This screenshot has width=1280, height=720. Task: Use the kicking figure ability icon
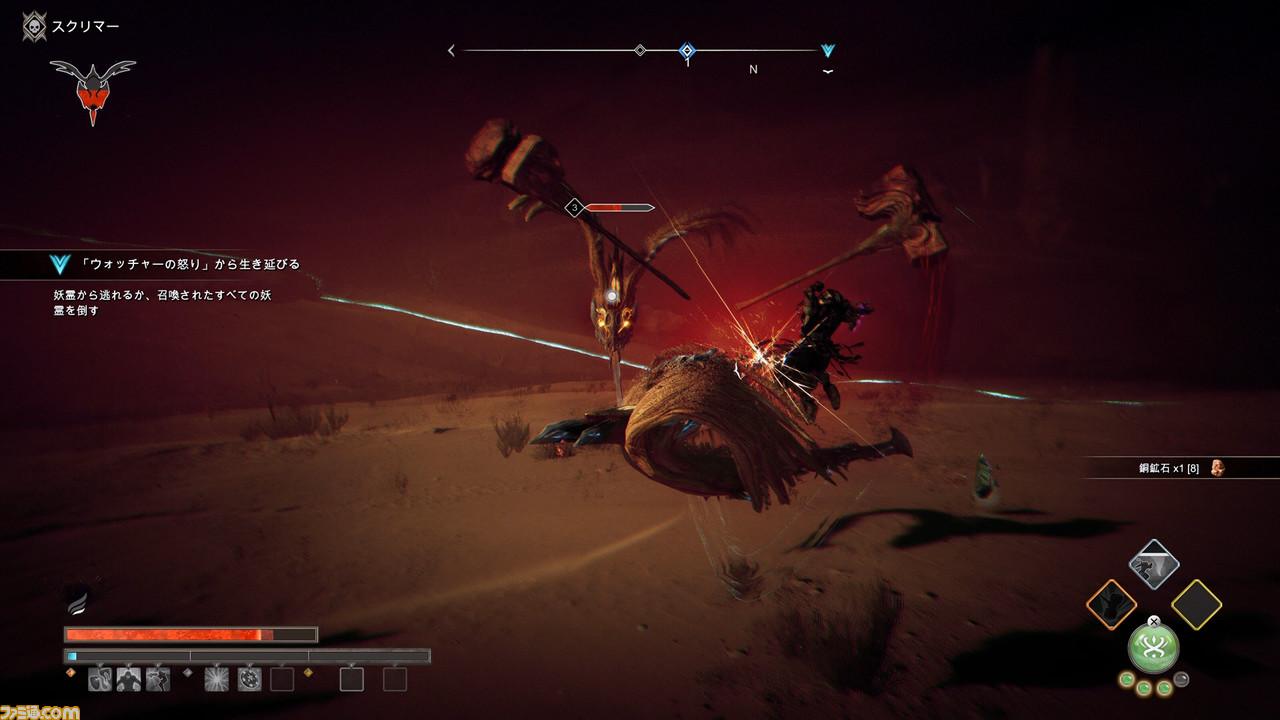click(158, 680)
